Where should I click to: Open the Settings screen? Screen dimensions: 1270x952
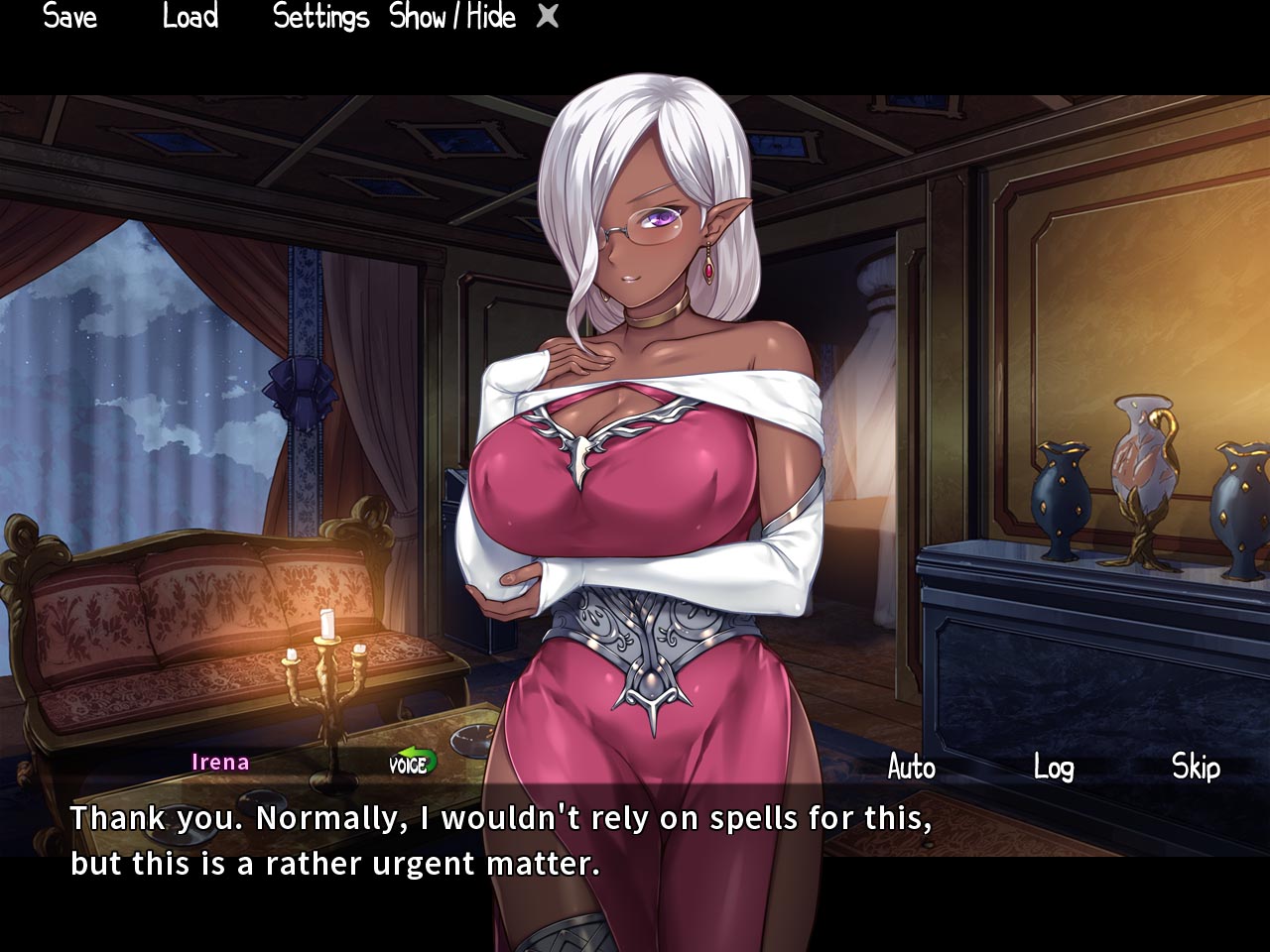320,17
